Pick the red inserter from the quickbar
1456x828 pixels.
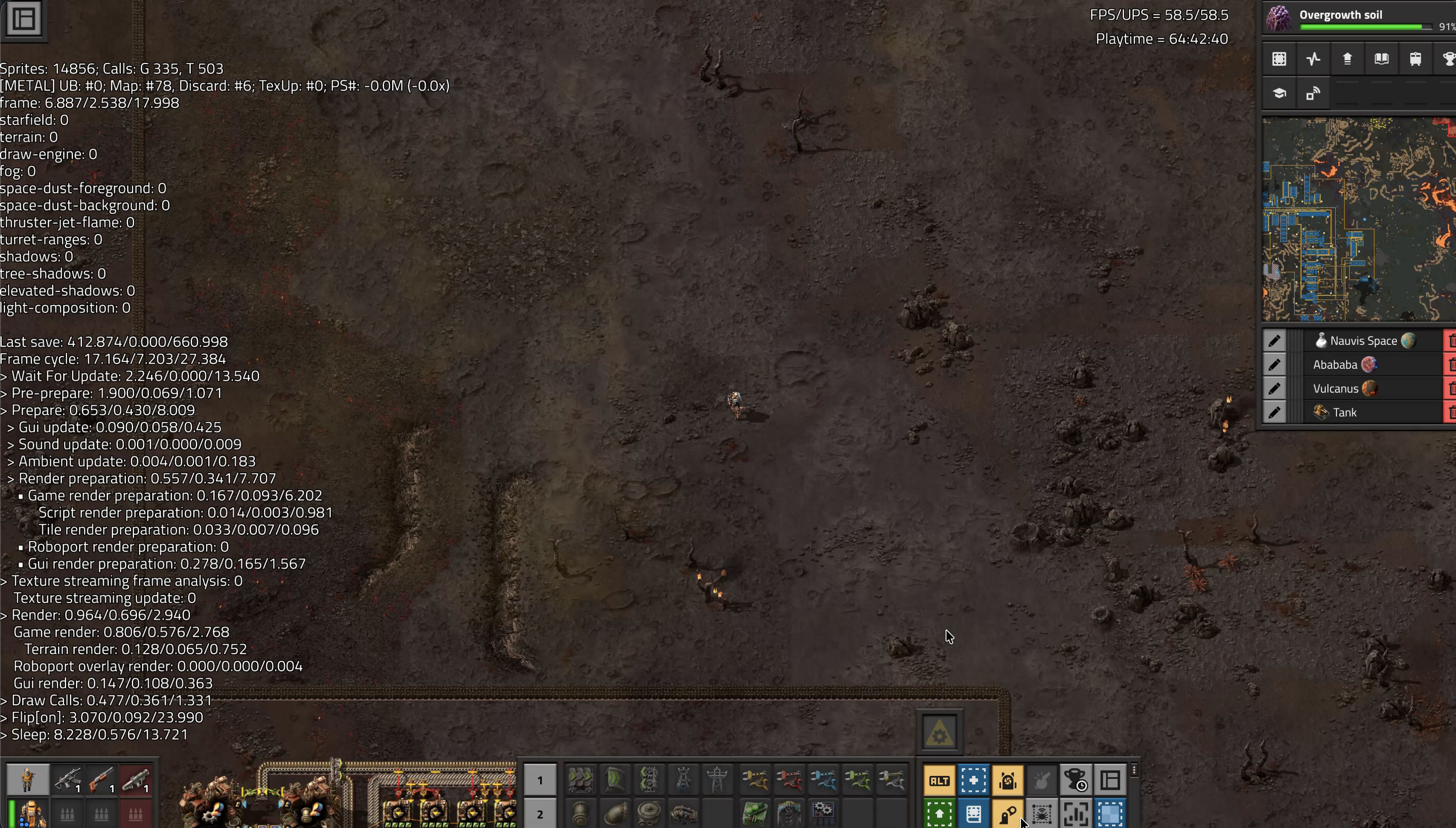pyautogui.click(x=789, y=781)
